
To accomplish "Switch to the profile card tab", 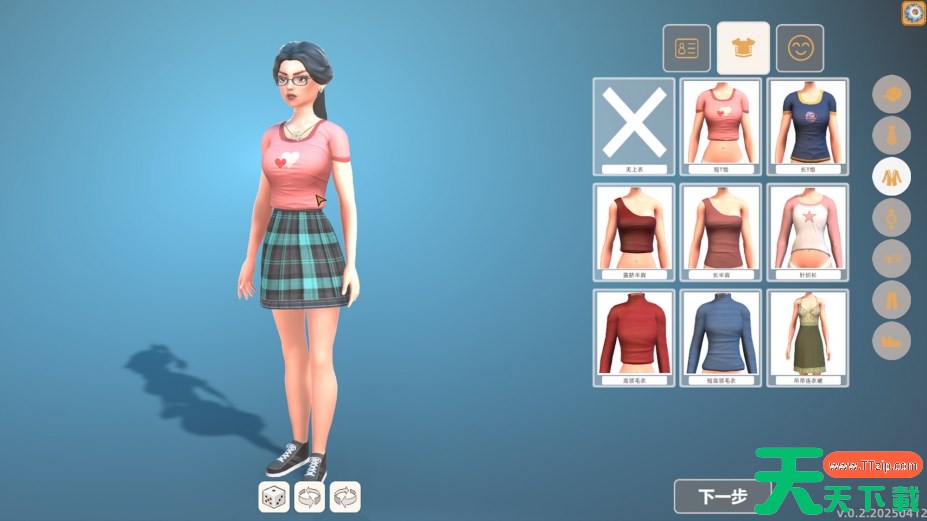I will [687, 48].
